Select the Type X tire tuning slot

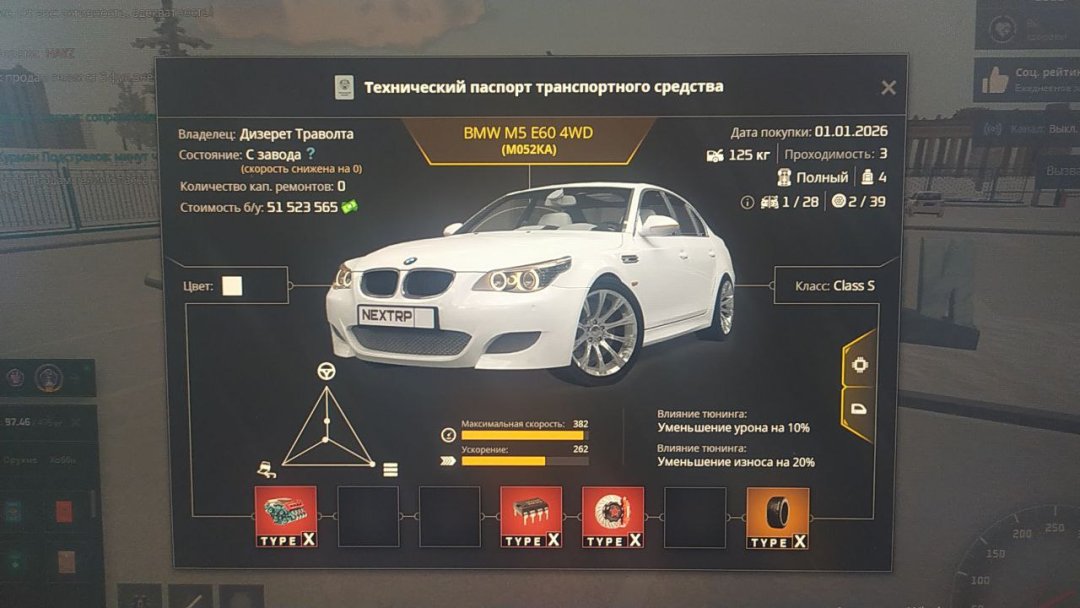pyautogui.click(x=777, y=517)
